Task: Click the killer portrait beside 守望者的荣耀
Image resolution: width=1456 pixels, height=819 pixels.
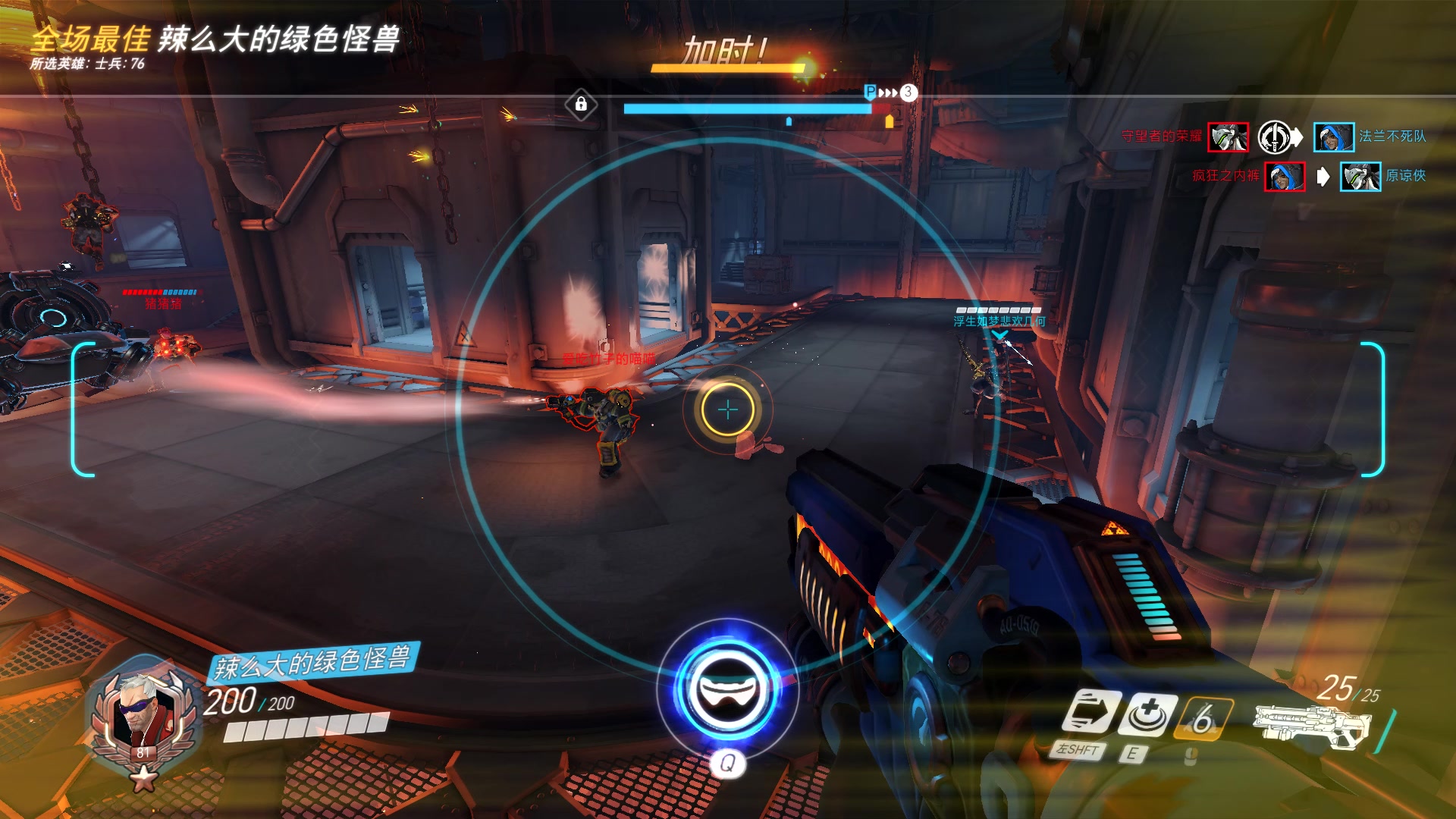Action: (1228, 137)
